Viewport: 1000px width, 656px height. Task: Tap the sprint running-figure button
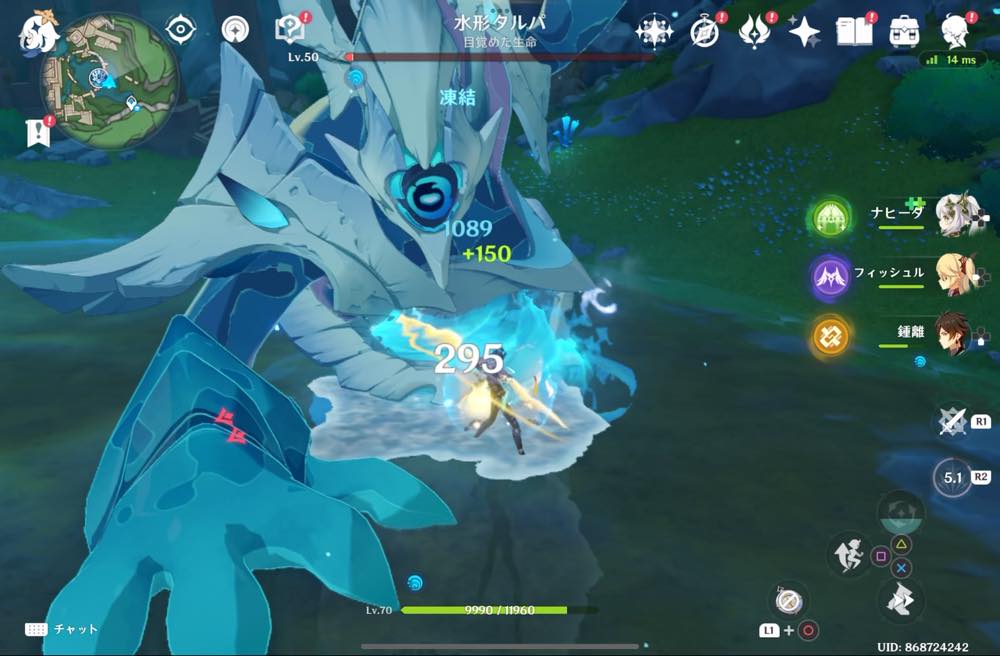(848, 556)
